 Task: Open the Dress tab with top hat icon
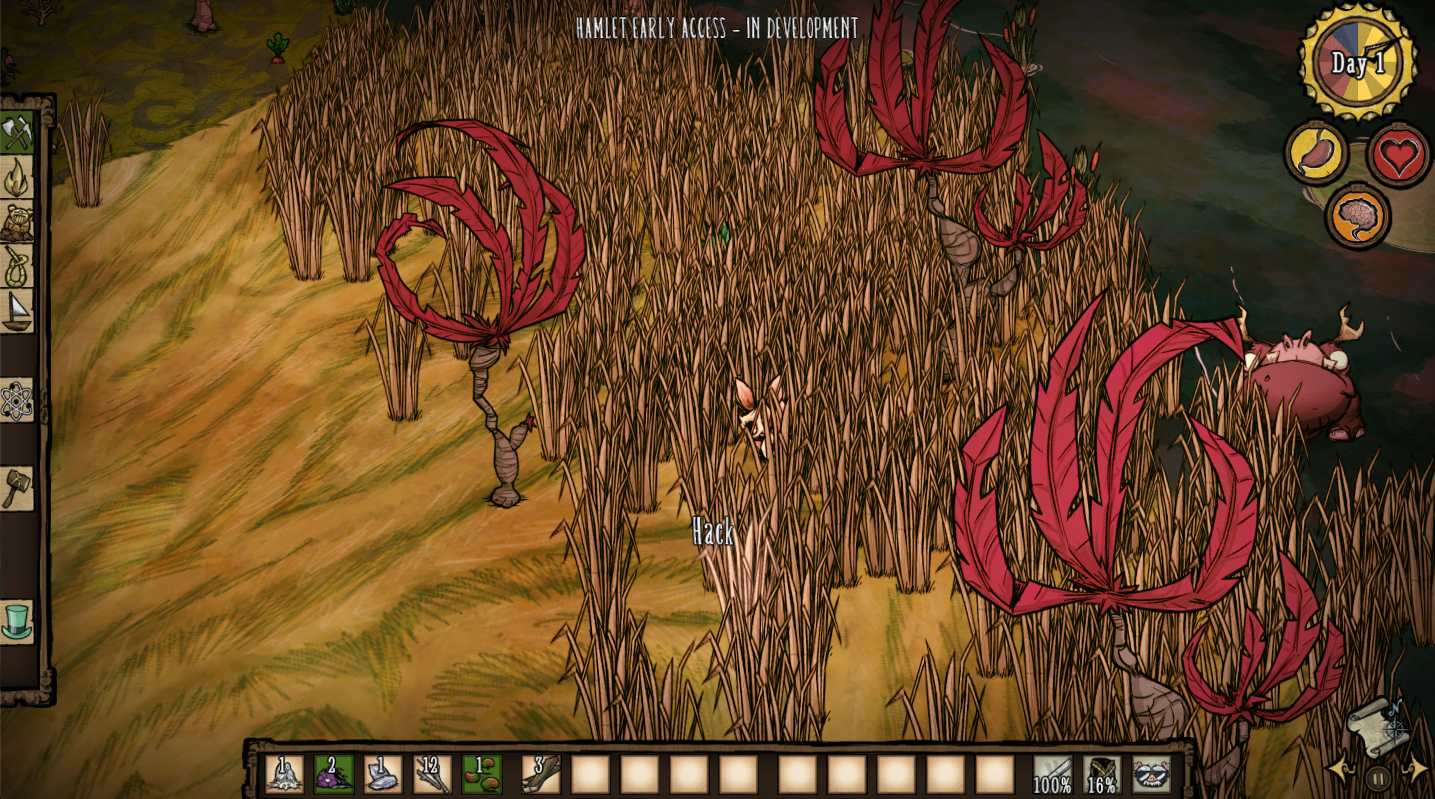[x=17, y=621]
